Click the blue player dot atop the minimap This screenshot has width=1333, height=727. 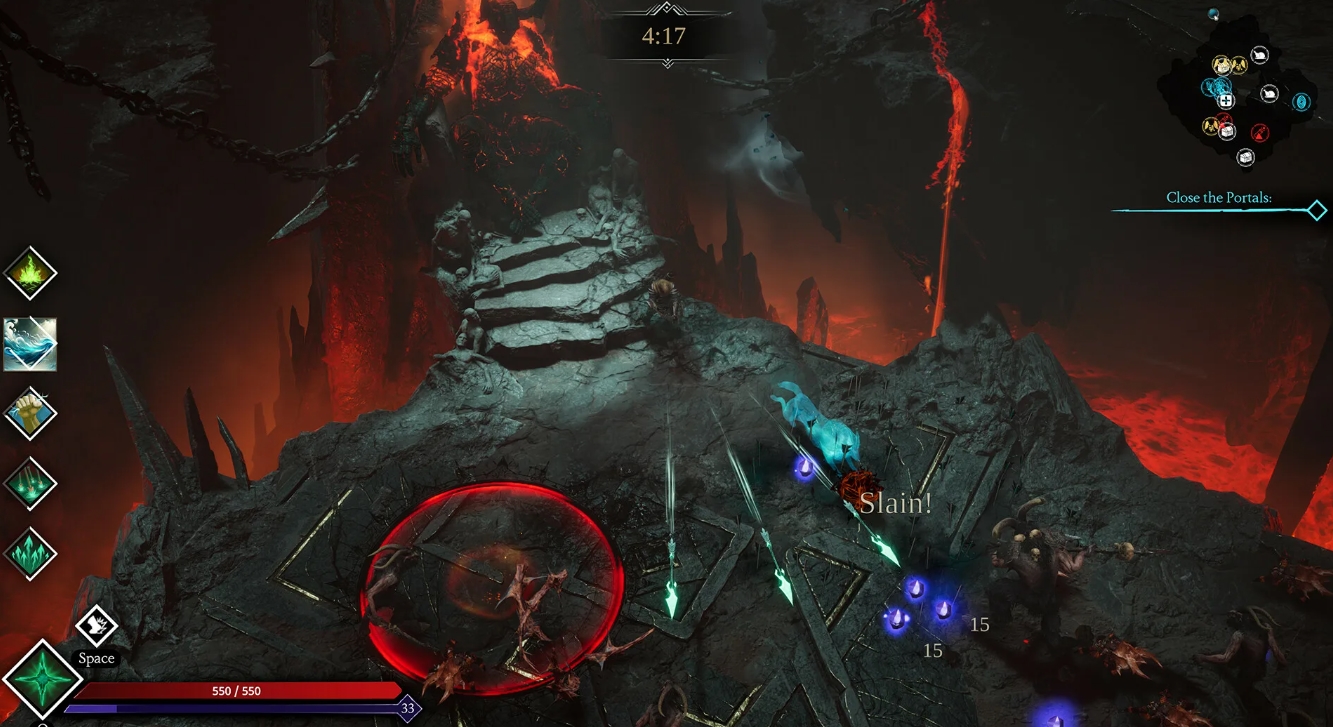tap(1213, 13)
